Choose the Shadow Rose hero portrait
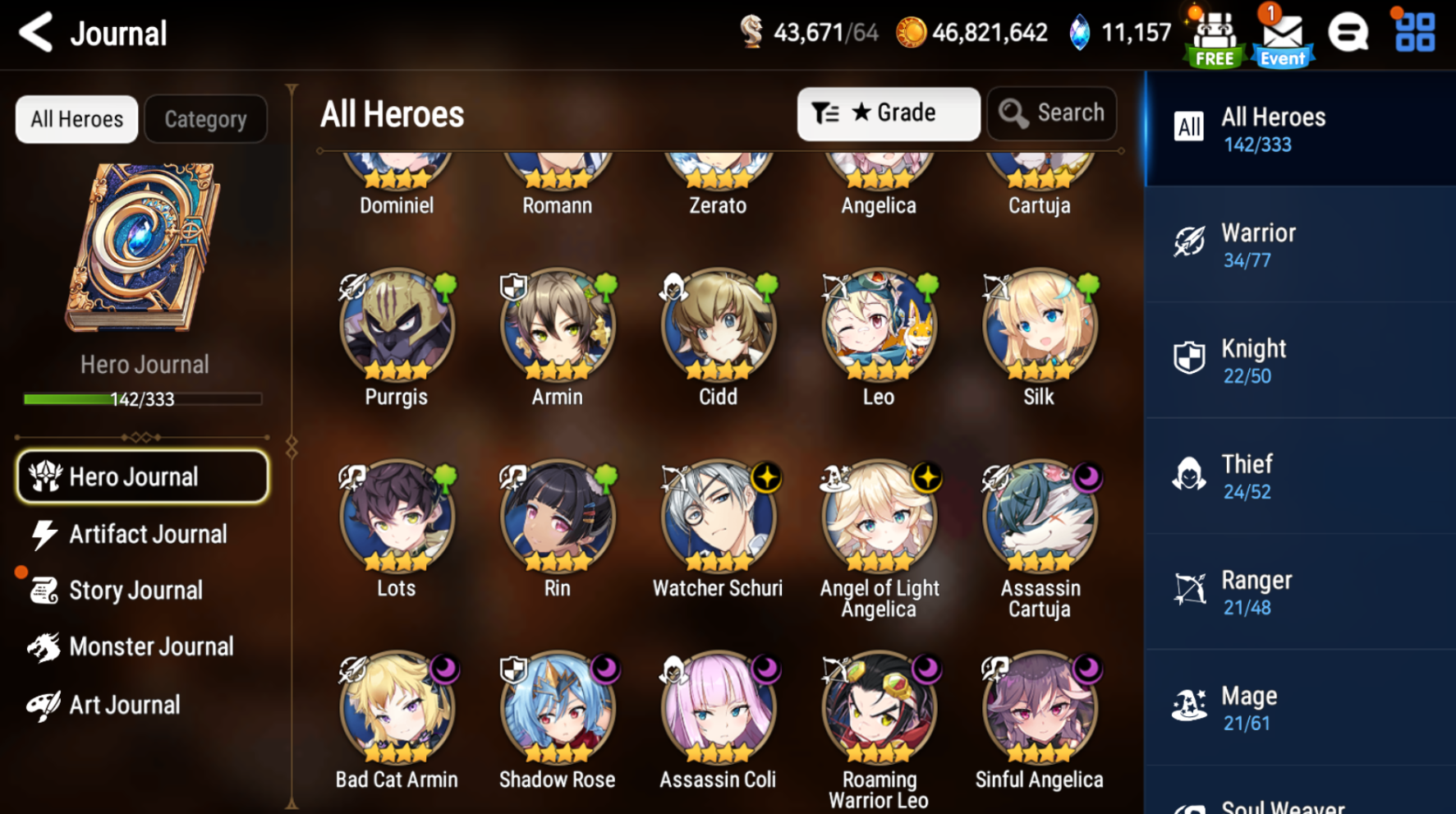This screenshot has height=814, width=1456. pyautogui.click(x=557, y=708)
